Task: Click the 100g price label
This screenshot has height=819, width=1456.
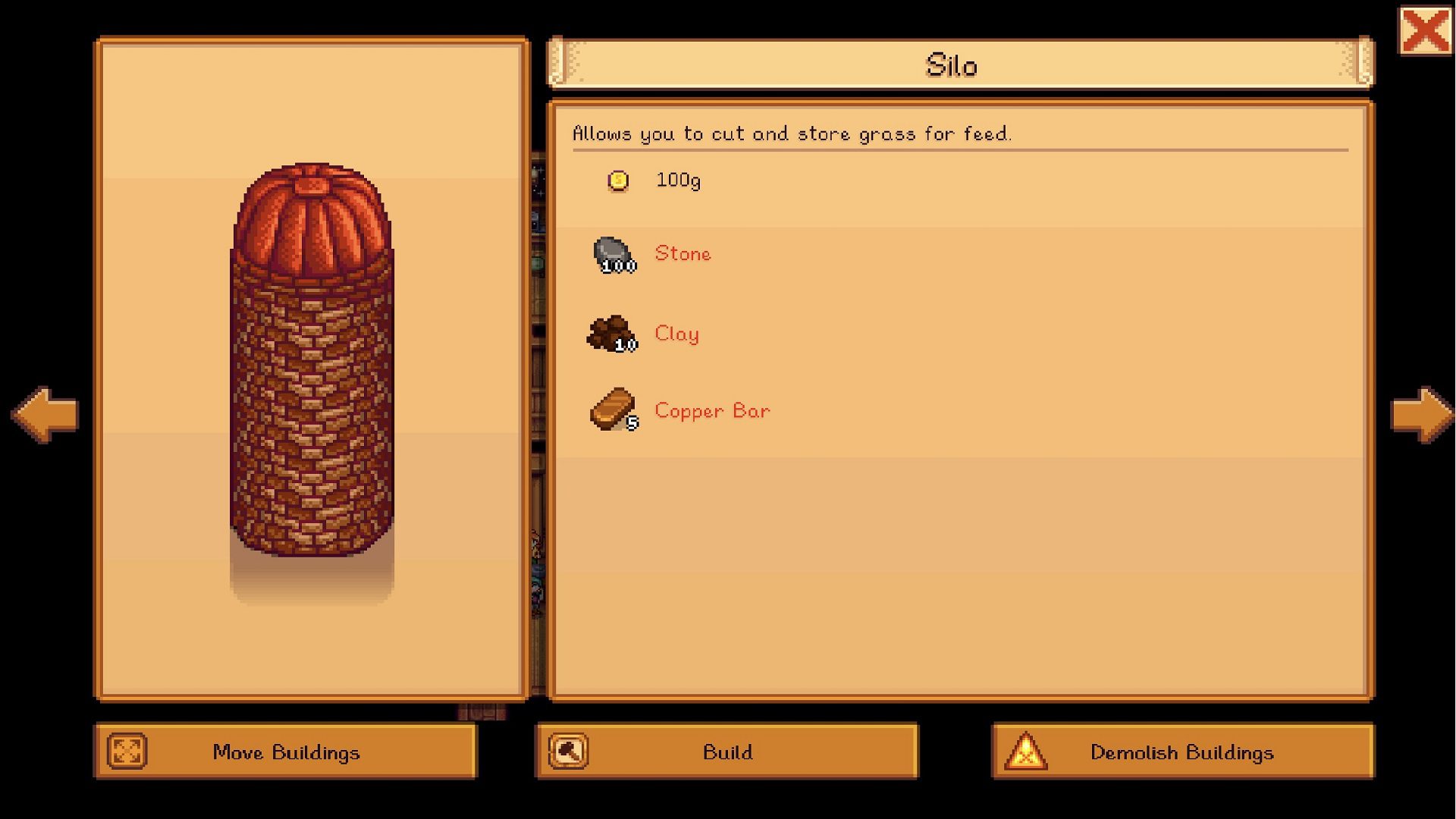Action: pyautogui.click(x=677, y=180)
